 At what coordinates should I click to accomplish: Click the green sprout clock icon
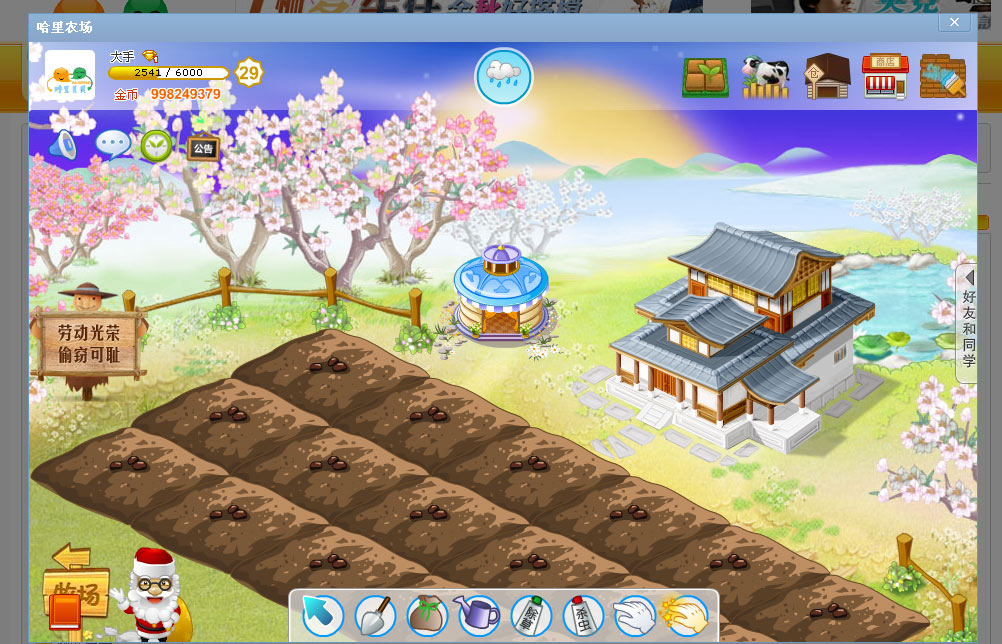pos(156,146)
